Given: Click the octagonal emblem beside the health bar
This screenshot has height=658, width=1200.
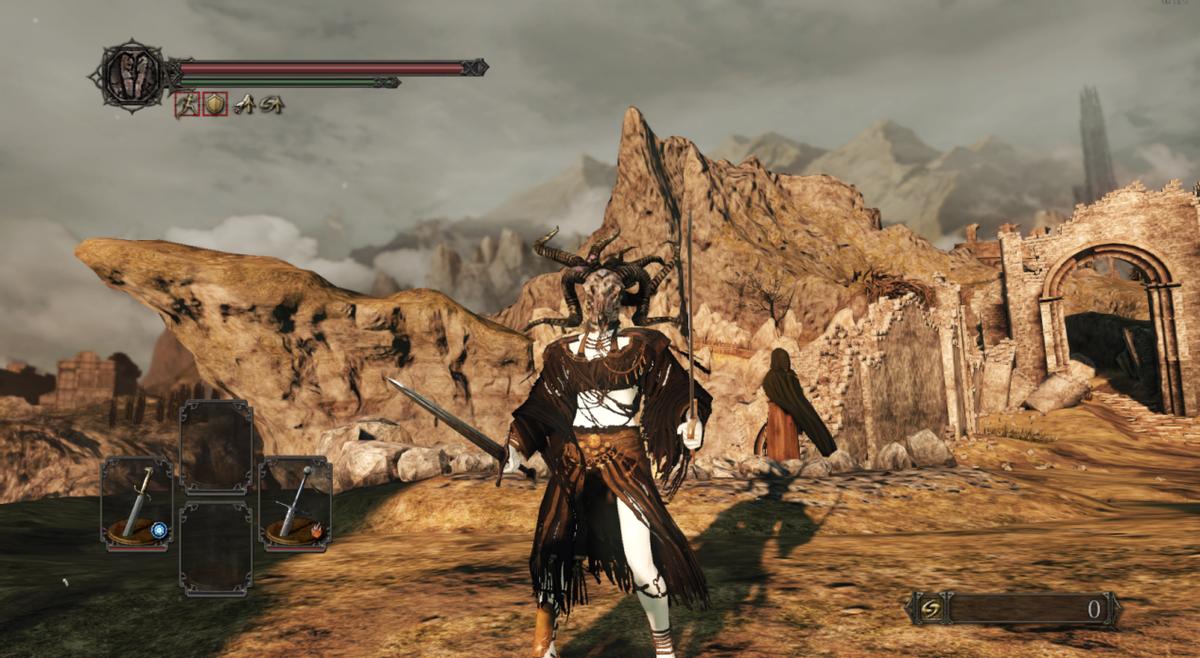Looking at the screenshot, I should click(131, 75).
